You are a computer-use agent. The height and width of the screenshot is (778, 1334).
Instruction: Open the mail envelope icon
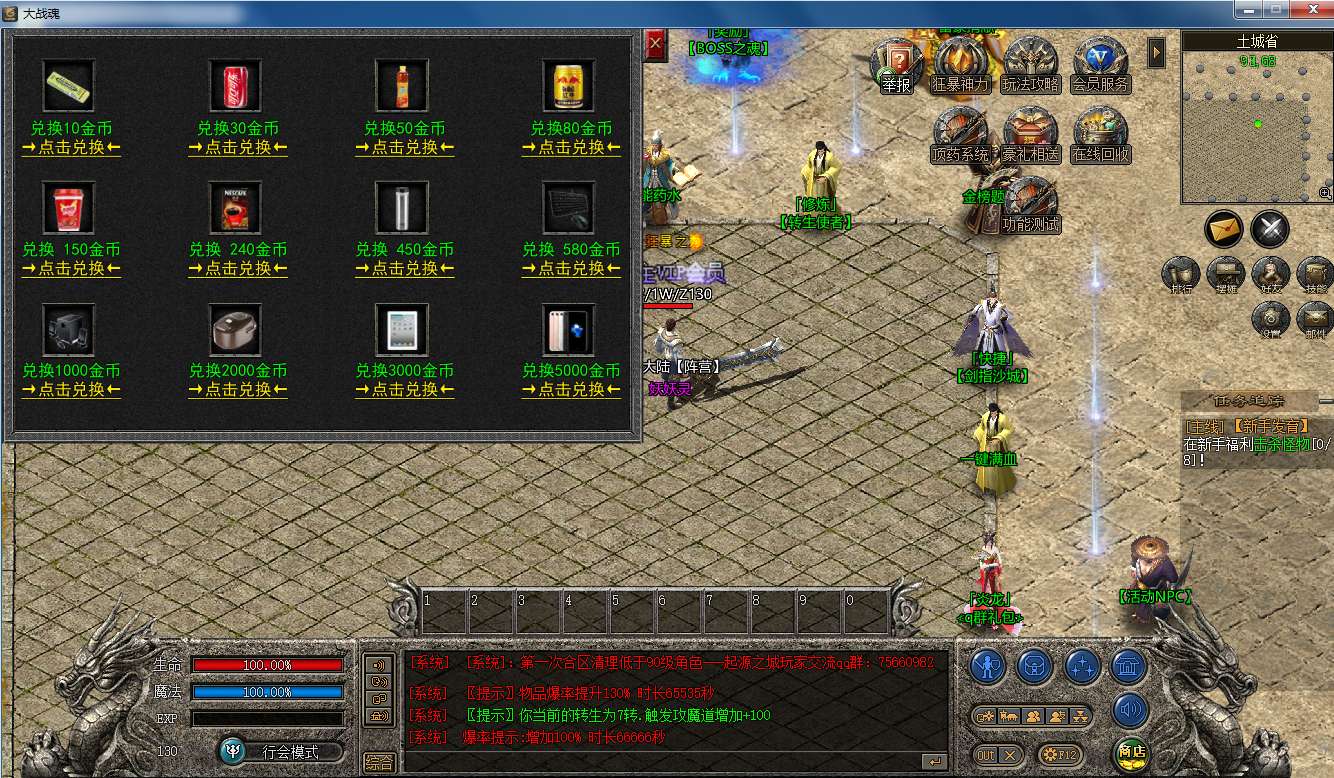1223,229
